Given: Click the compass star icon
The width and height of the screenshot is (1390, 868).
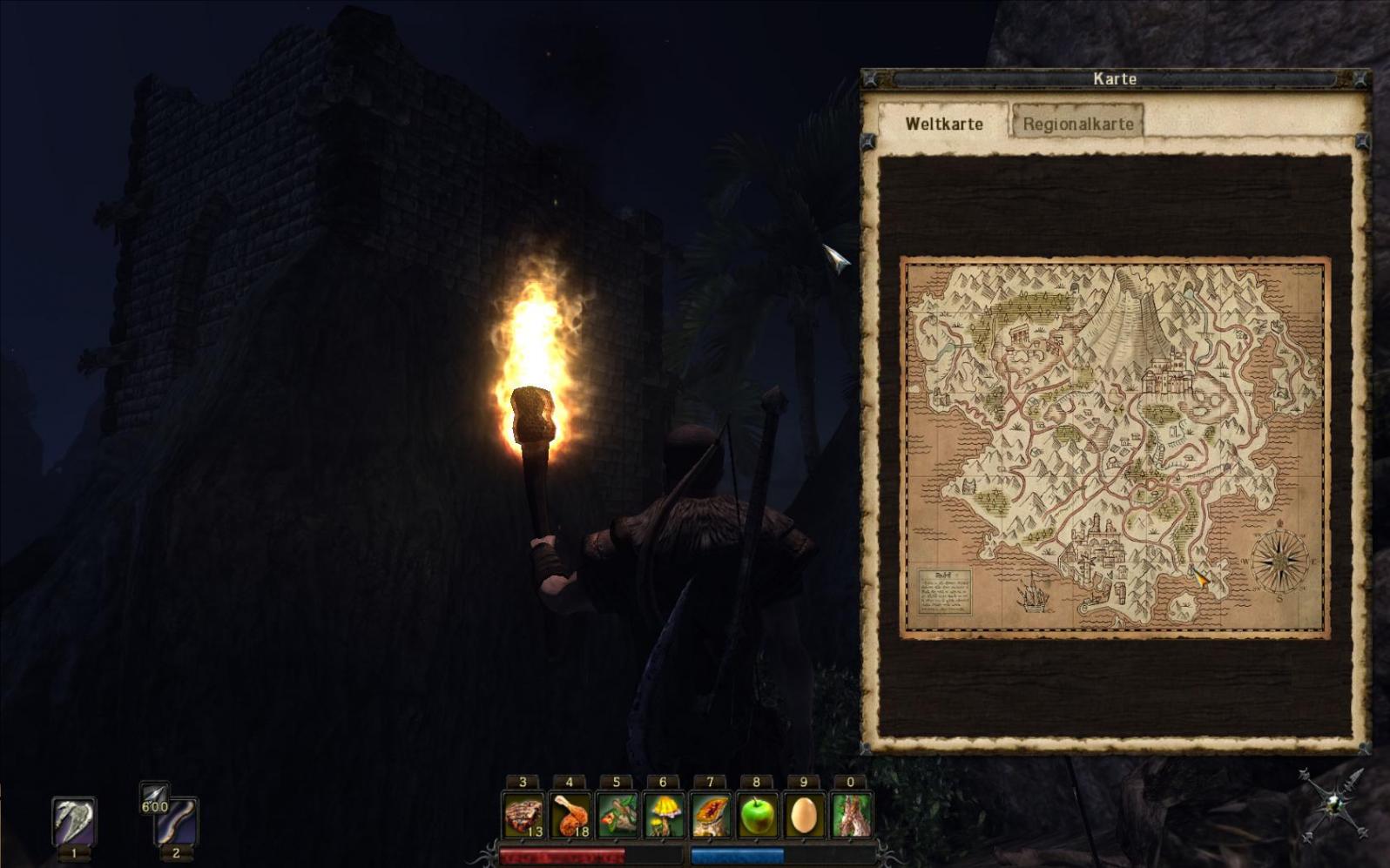Looking at the screenshot, I should click(x=1331, y=805).
